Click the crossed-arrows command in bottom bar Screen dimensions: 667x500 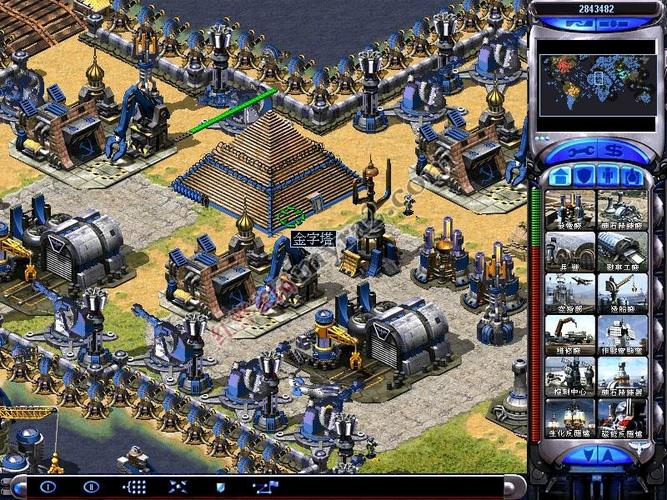[177, 487]
